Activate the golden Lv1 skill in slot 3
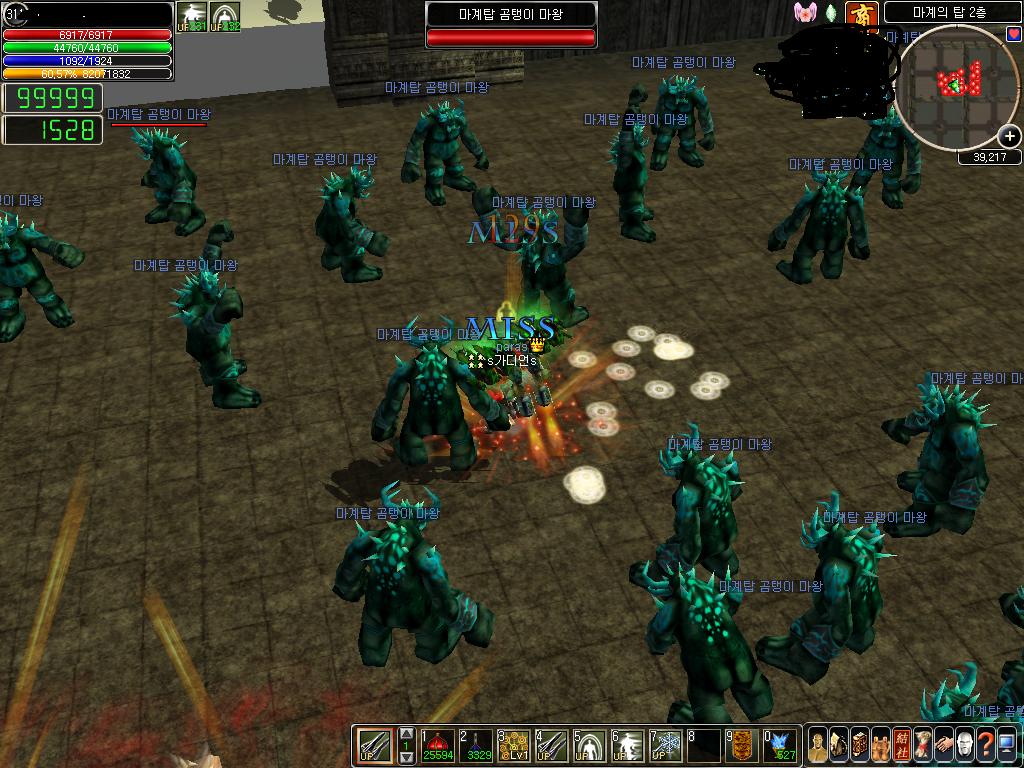The width and height of the screenshot is (1024, 768). coord(513,745)
